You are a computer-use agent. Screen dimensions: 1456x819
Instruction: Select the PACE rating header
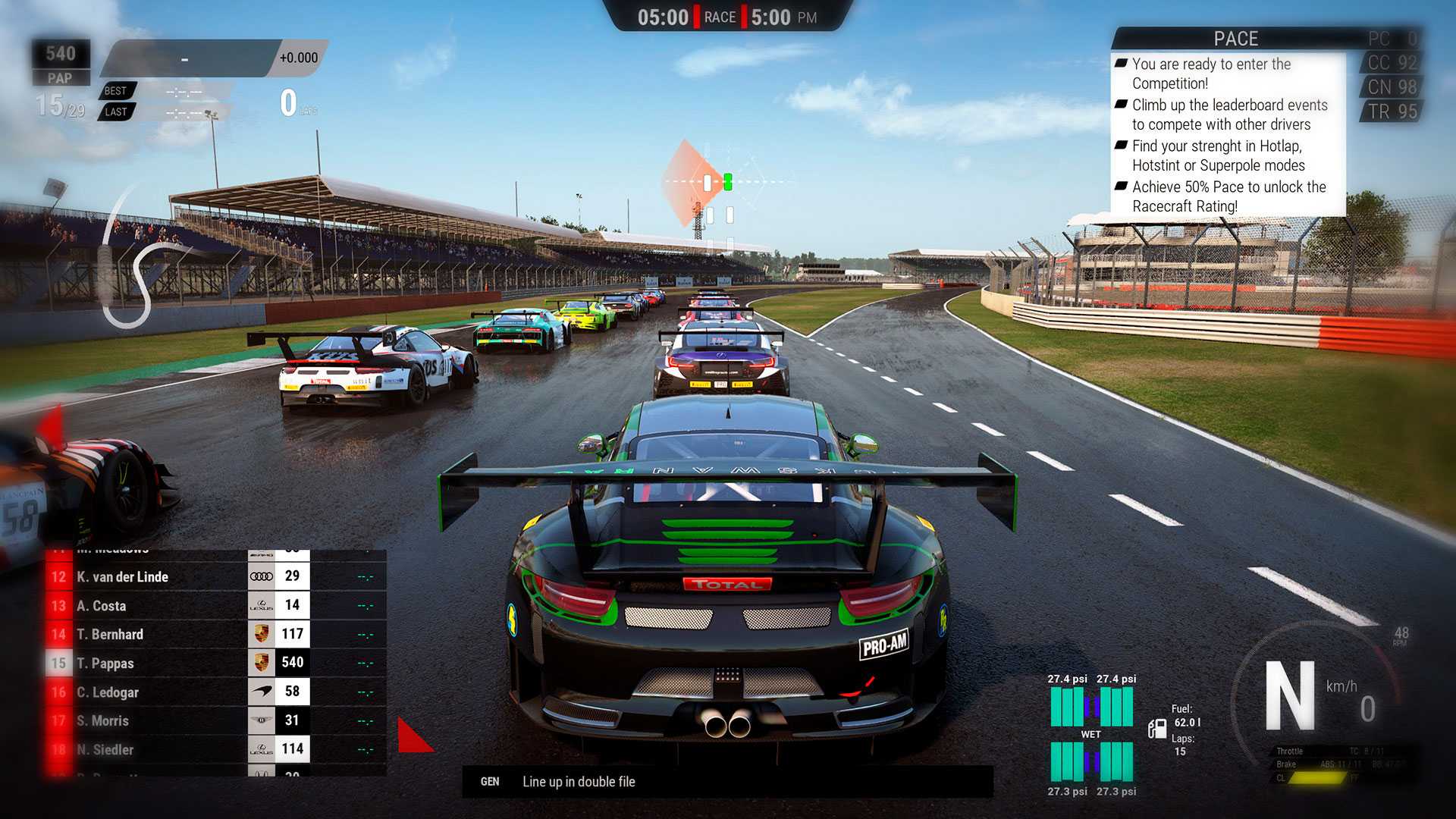pos(1235,39)
